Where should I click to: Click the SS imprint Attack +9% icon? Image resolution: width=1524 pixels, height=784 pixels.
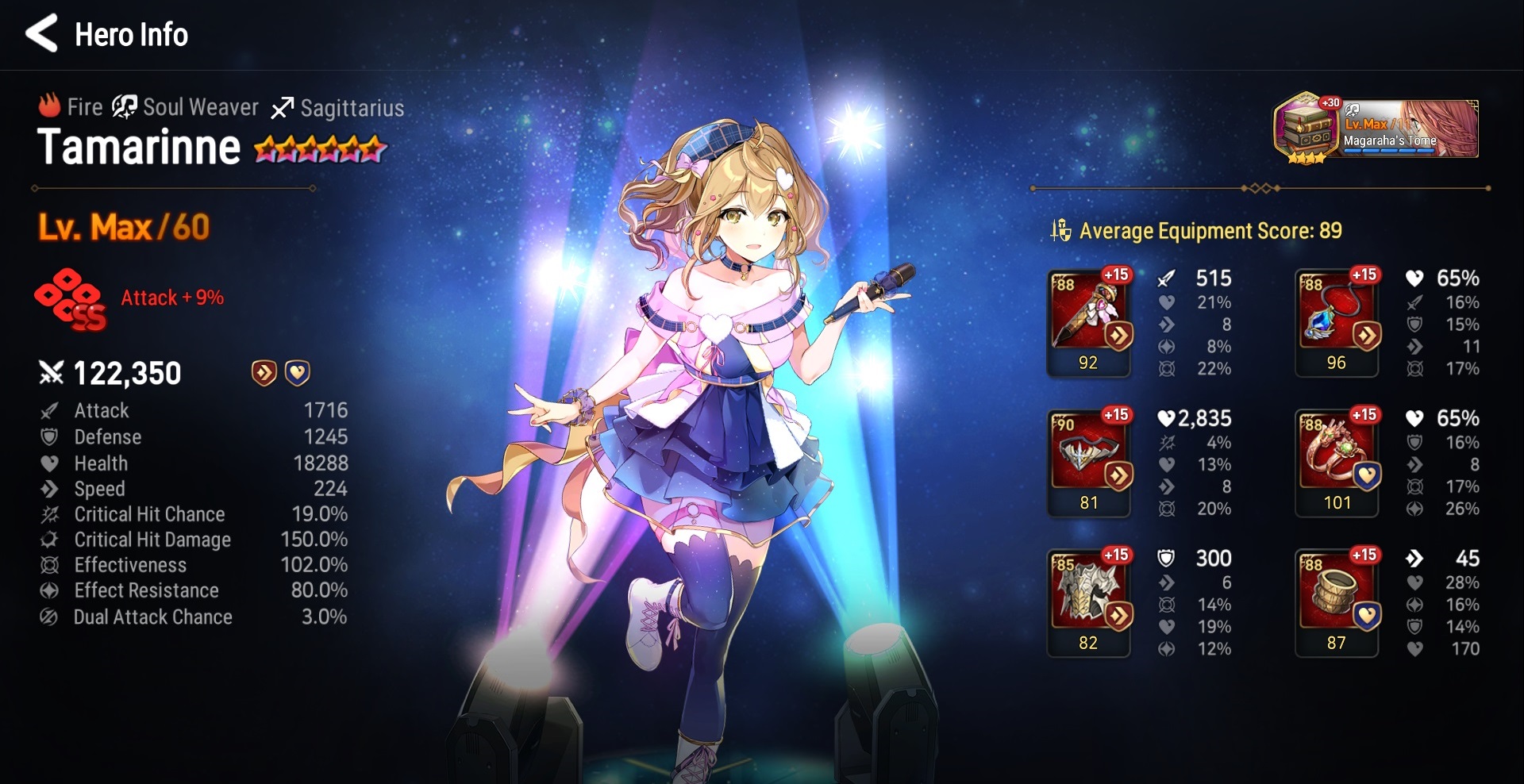(x=71, y=299)
